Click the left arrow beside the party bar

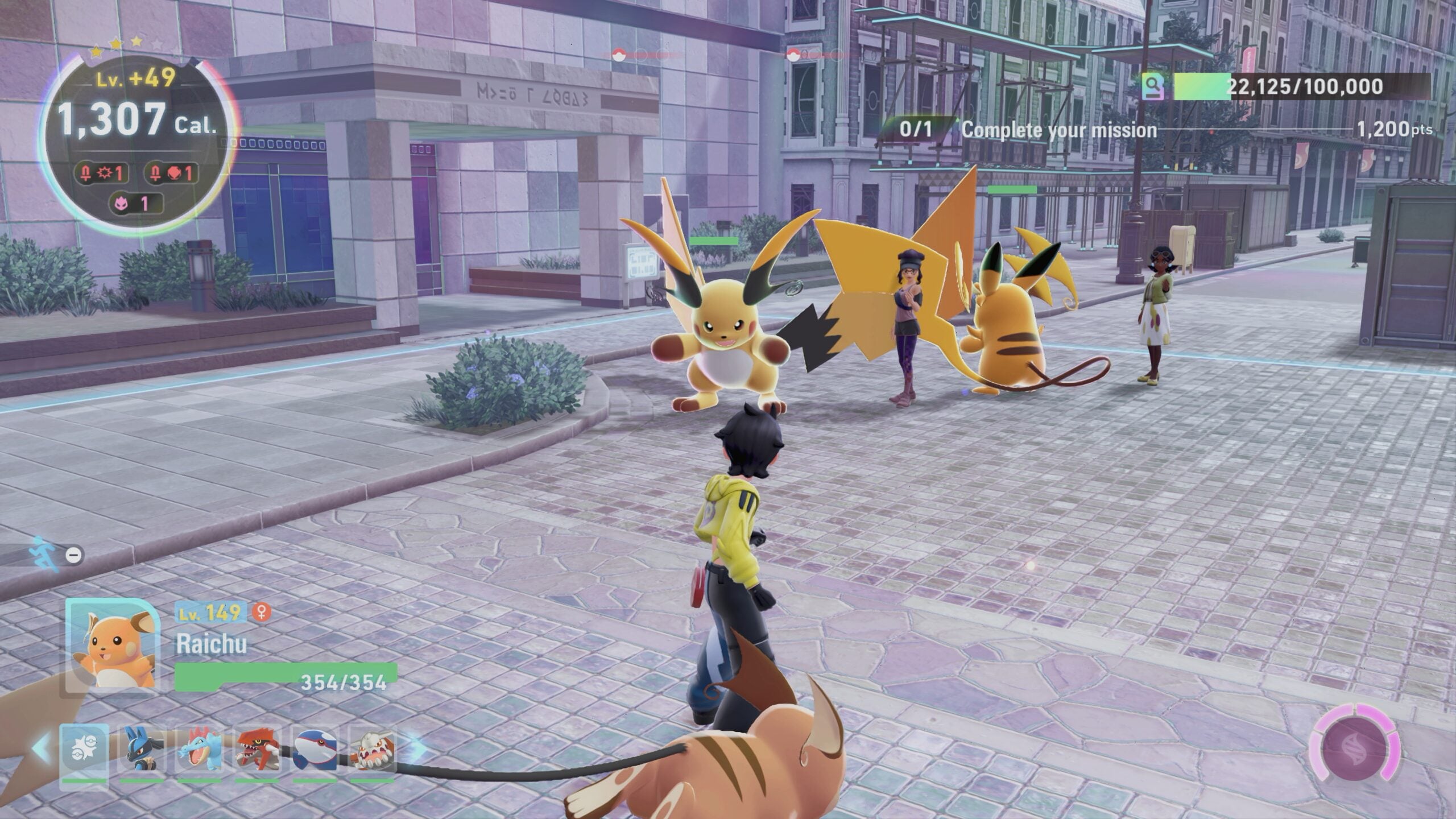pos(42,749)
